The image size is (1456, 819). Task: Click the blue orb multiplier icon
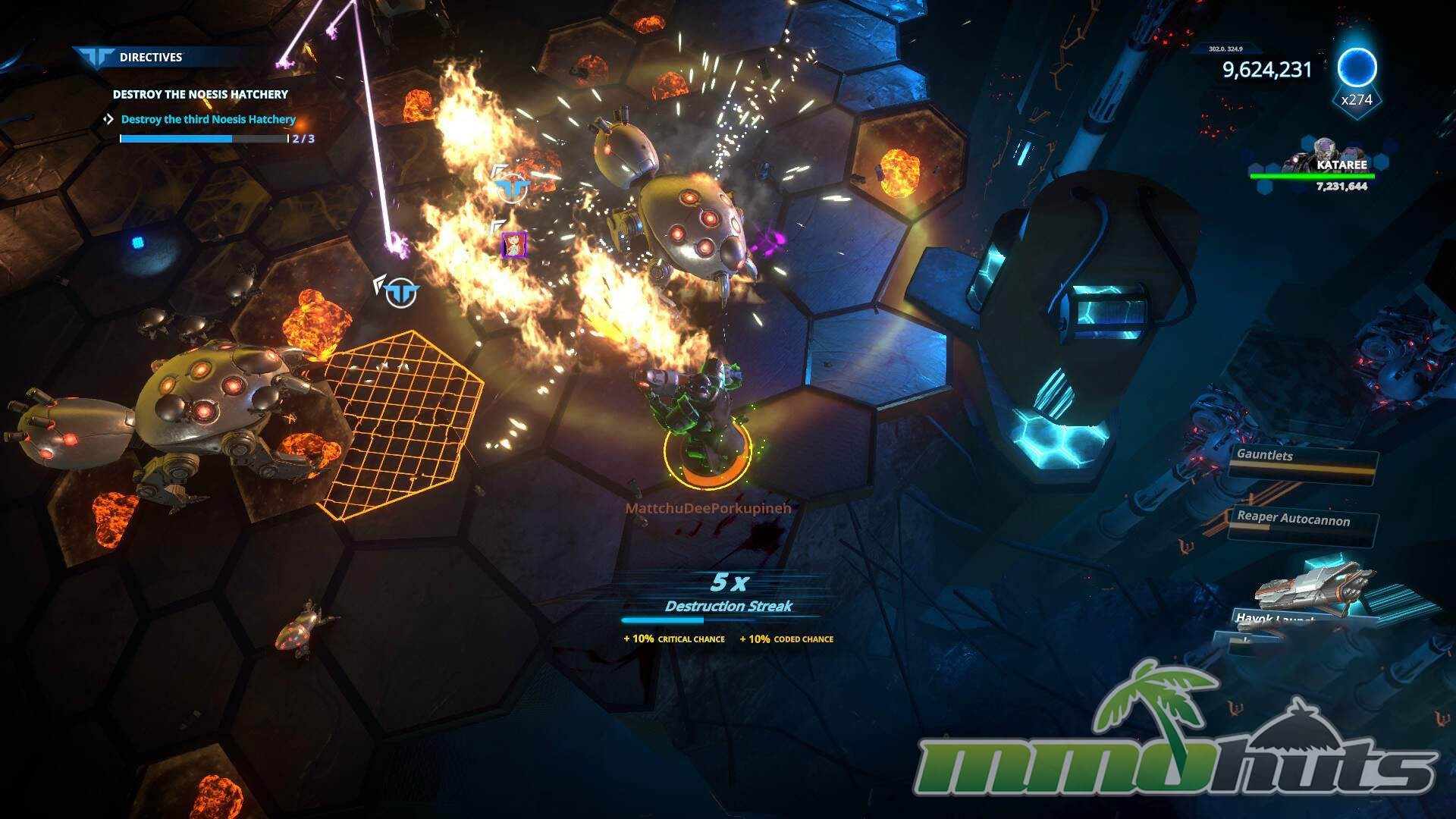coord(1356,68)
